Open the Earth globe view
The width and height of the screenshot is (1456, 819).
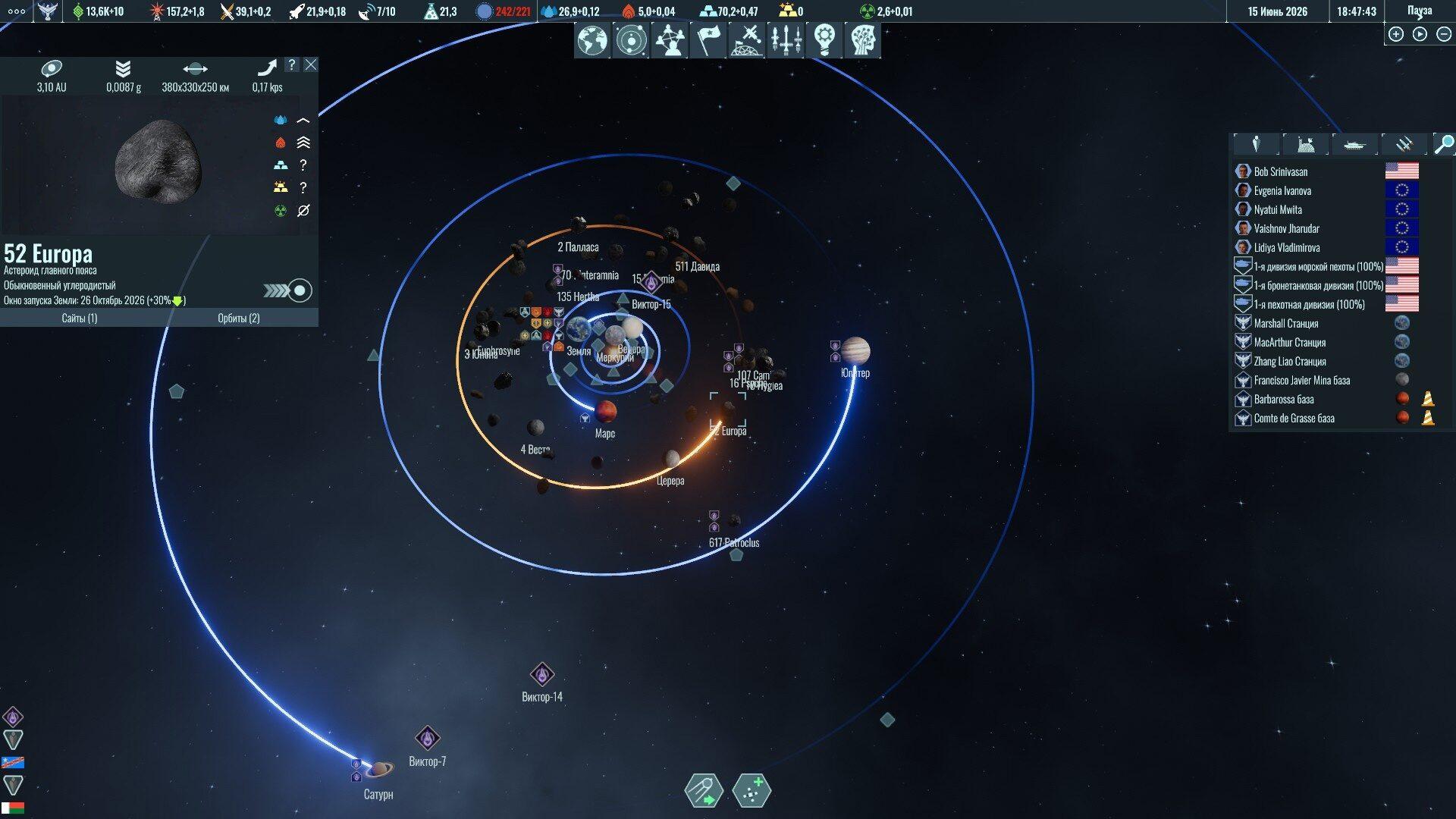[x=592, y=40]
